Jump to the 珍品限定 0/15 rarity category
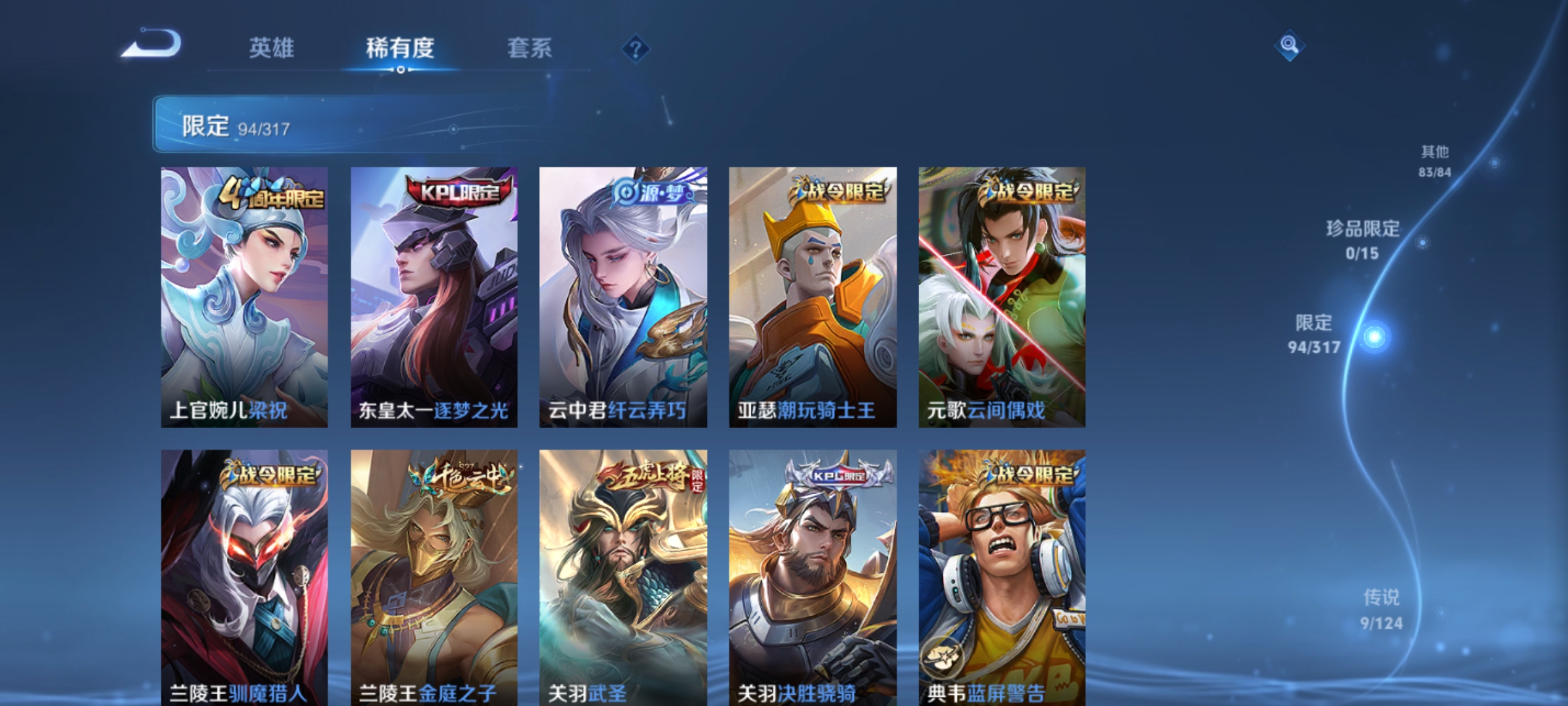 tap(1363, 240)
